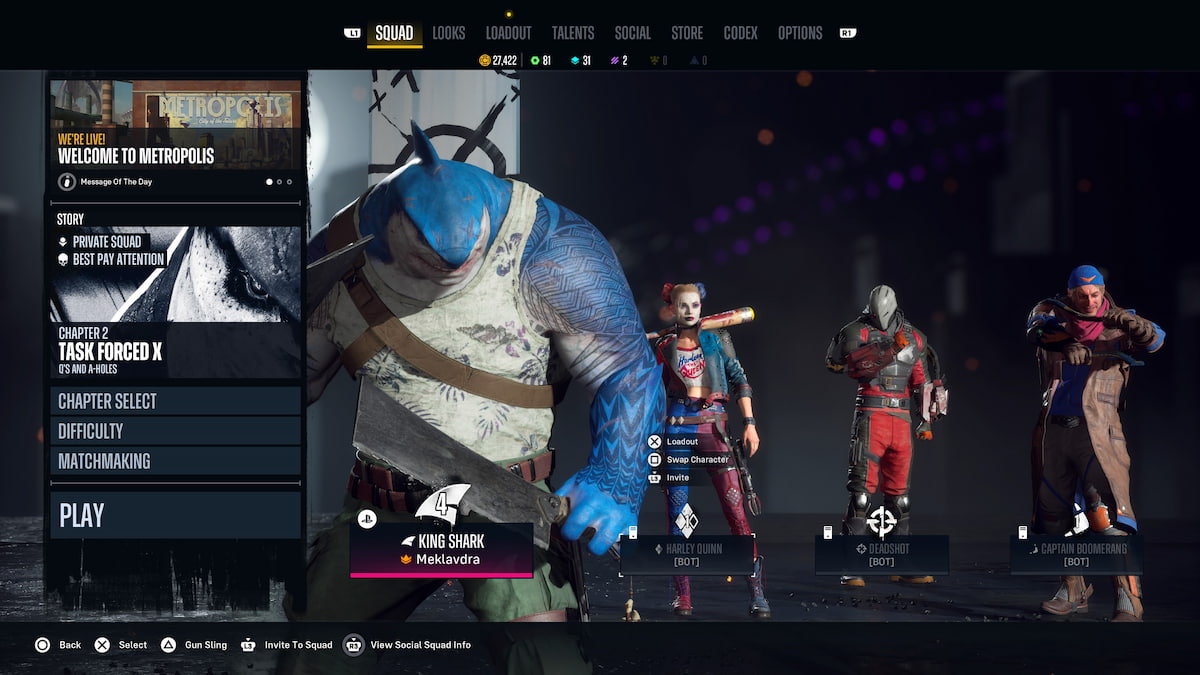Select the Squad tab
This screenshot has width=1200, height=675.
coord(394,33)
